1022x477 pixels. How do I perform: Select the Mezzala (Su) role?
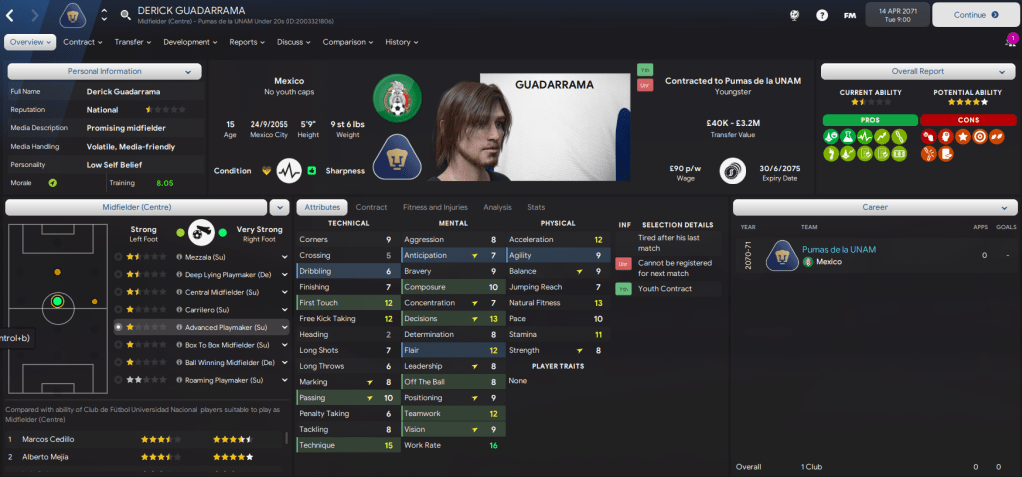(190, 256)
